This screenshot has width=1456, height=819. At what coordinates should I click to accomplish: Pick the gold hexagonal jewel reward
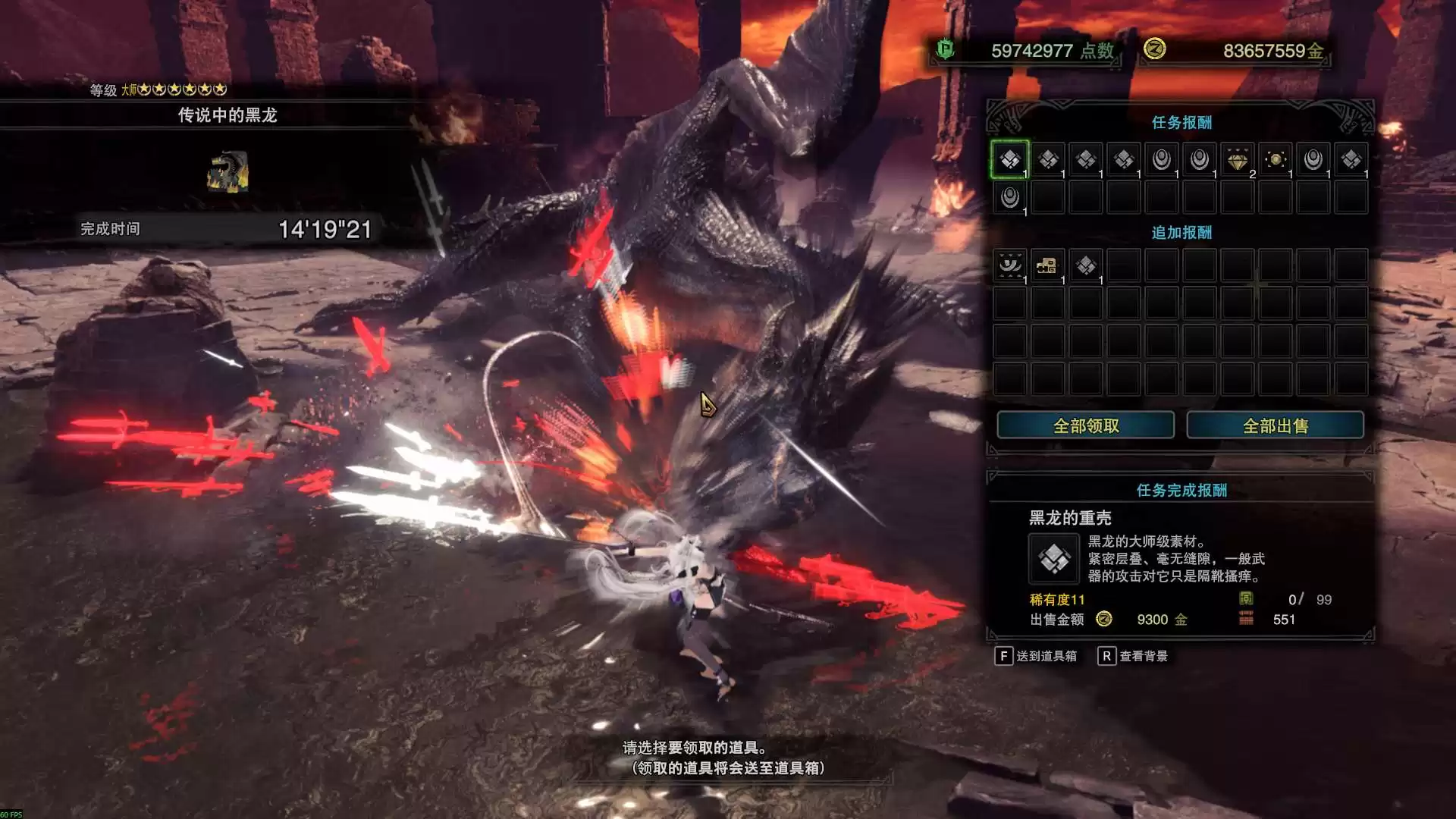pos(1276,159)
